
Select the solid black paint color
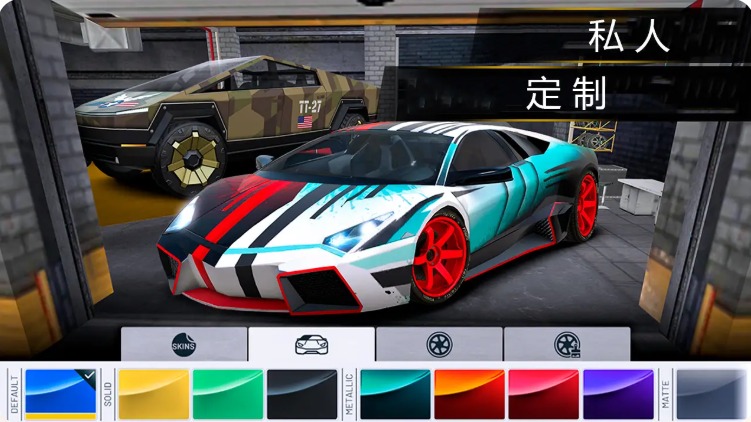click(x=302, y=394)
